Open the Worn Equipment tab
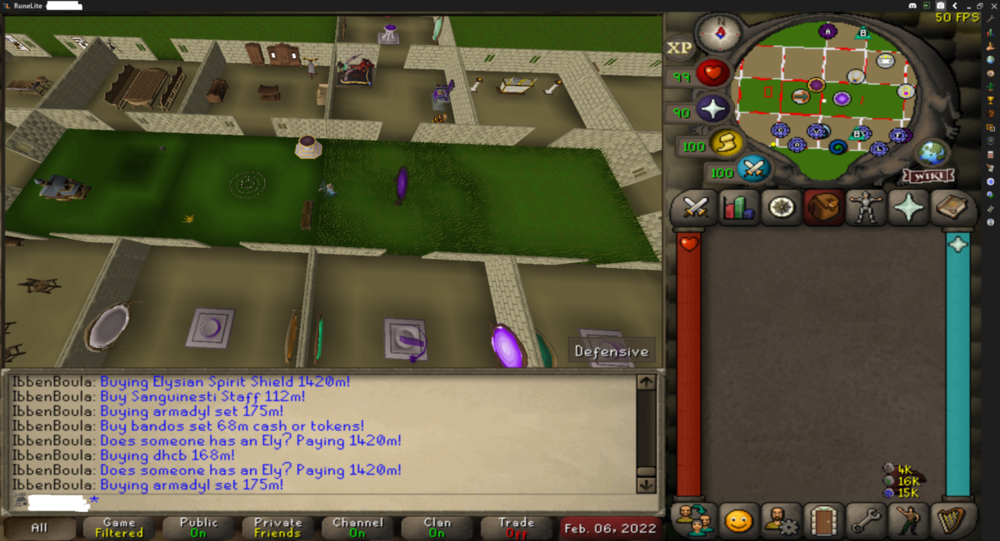This screenshot has height=541, width=1000. pyautogui.click(x=866, y=208)
